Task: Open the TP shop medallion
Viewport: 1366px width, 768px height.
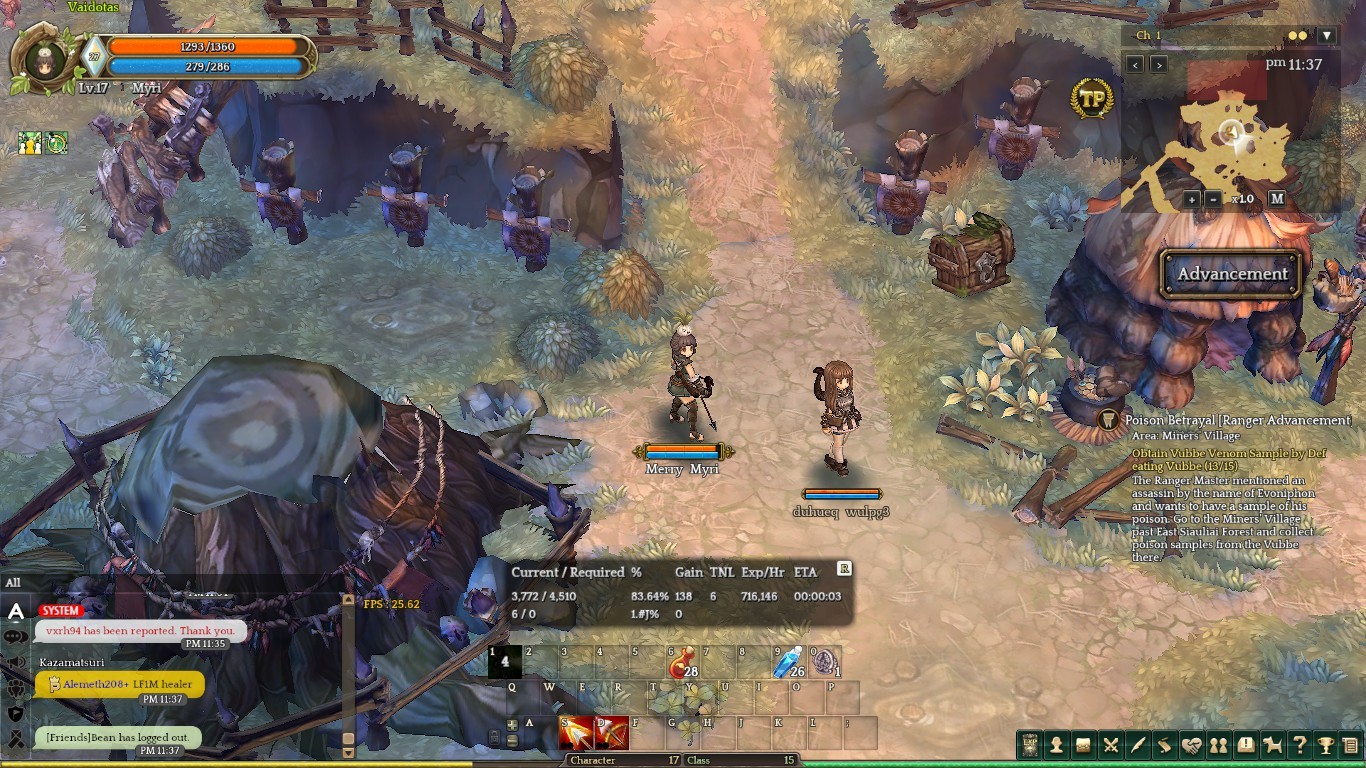Action: (x=1091, y=99)
